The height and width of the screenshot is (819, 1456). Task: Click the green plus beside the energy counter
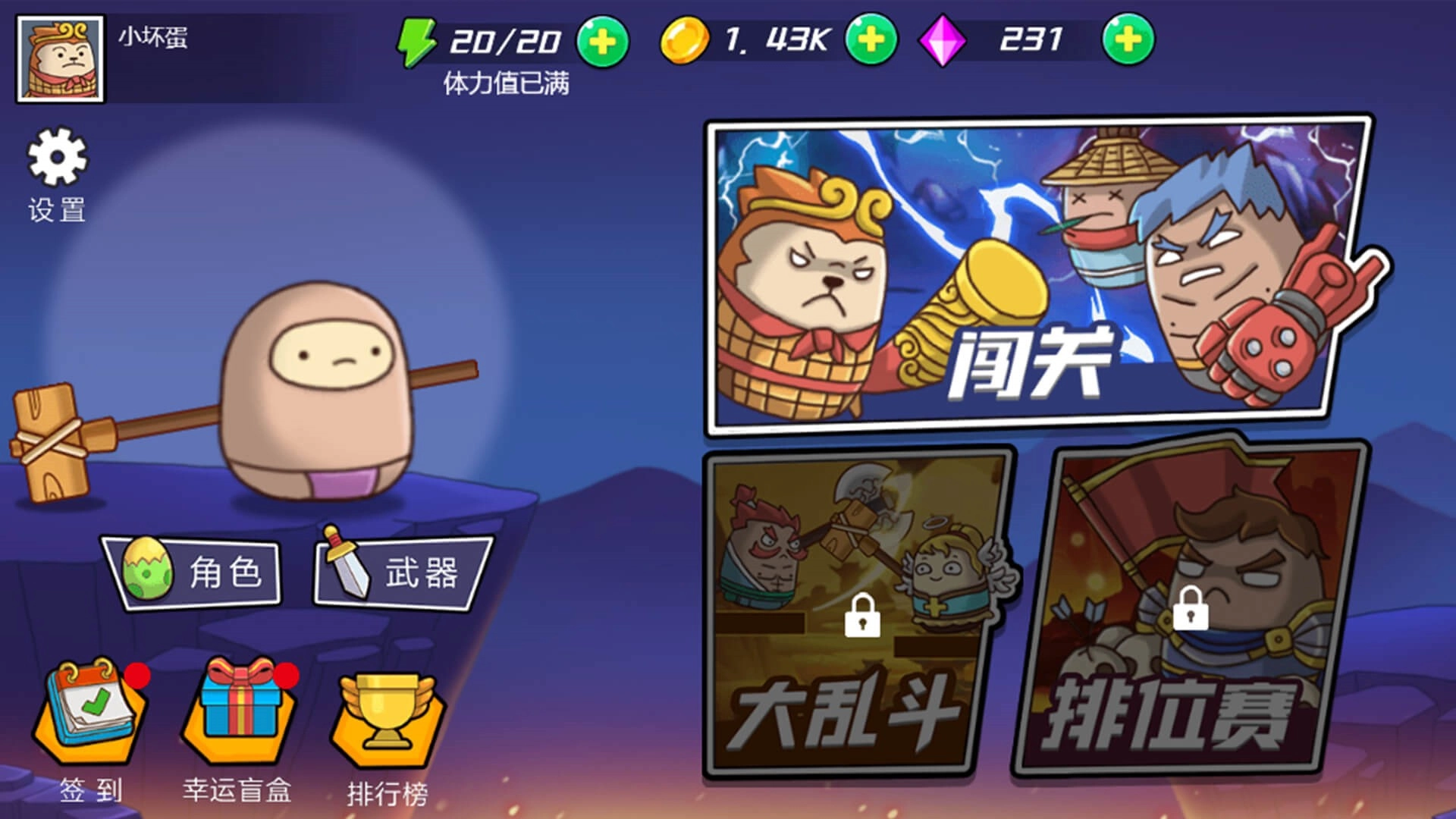pos(601,42)
